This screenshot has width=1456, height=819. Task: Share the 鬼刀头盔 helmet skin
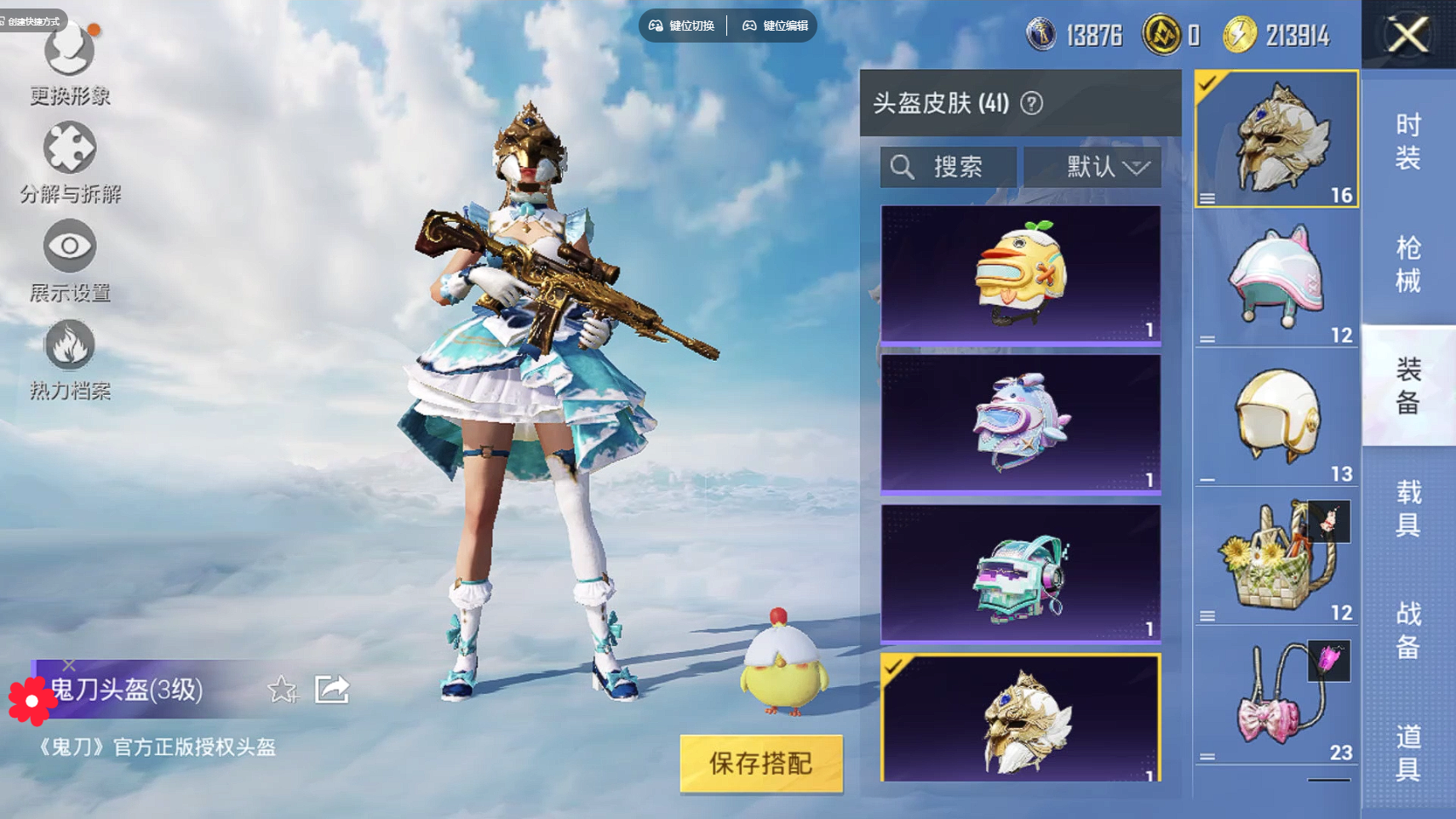point(332,689)
